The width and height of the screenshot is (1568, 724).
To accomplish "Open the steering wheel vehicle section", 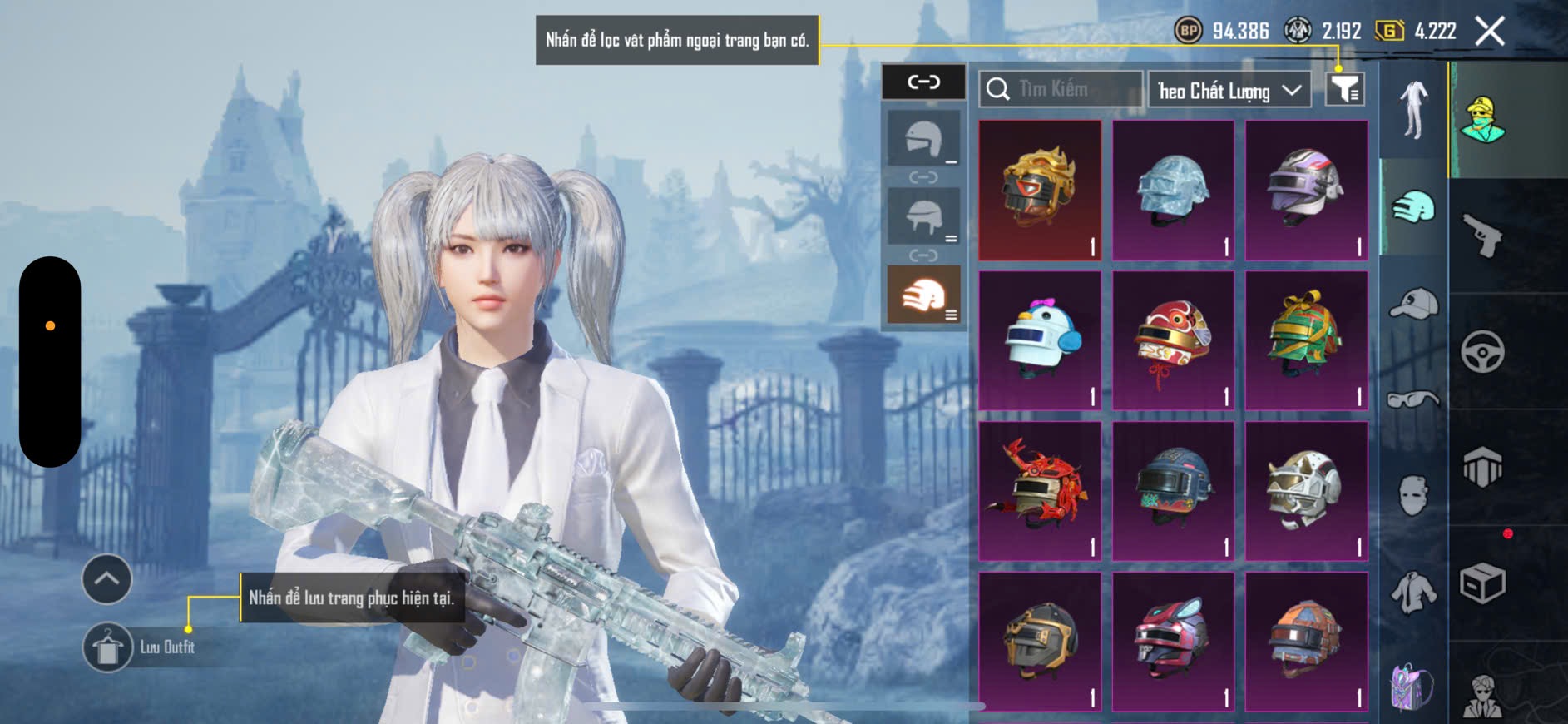I will click(1482, 352).
